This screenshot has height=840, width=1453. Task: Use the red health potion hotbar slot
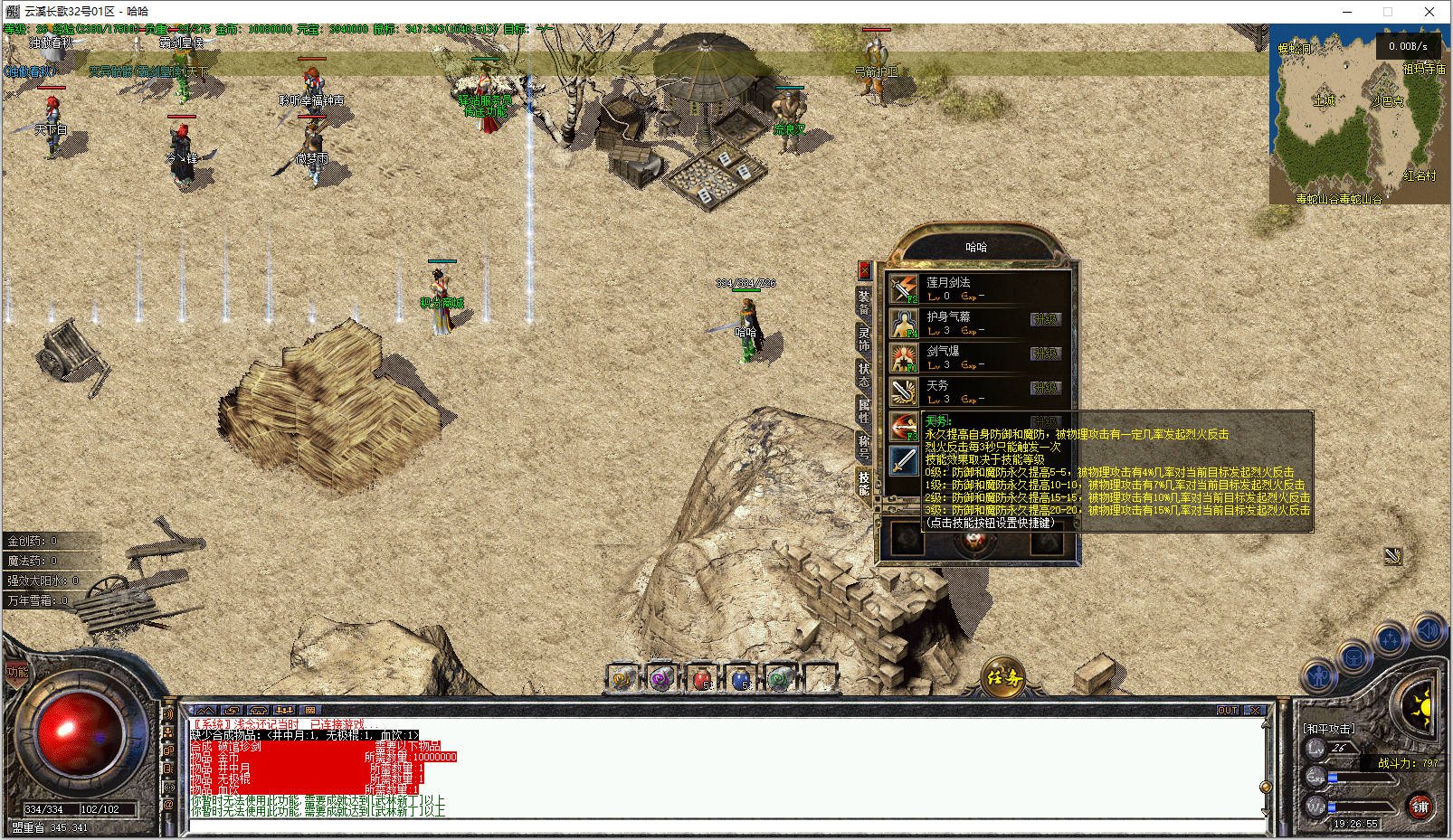coord(701,678)
